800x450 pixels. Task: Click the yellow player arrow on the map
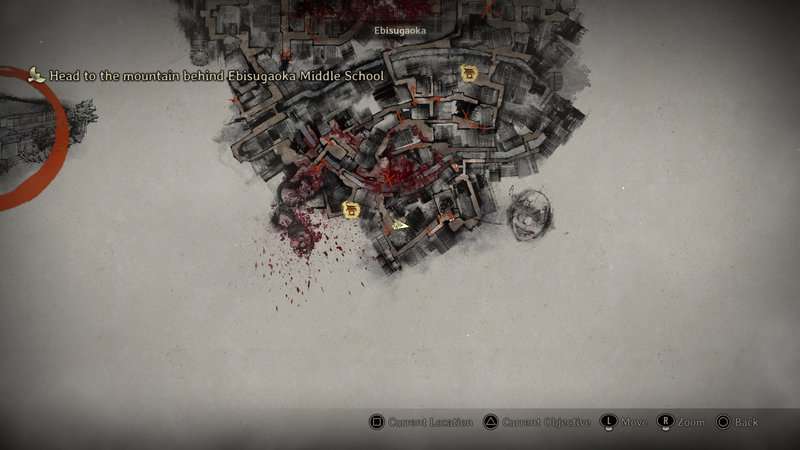pyautogui.click(x=400, y=225)
